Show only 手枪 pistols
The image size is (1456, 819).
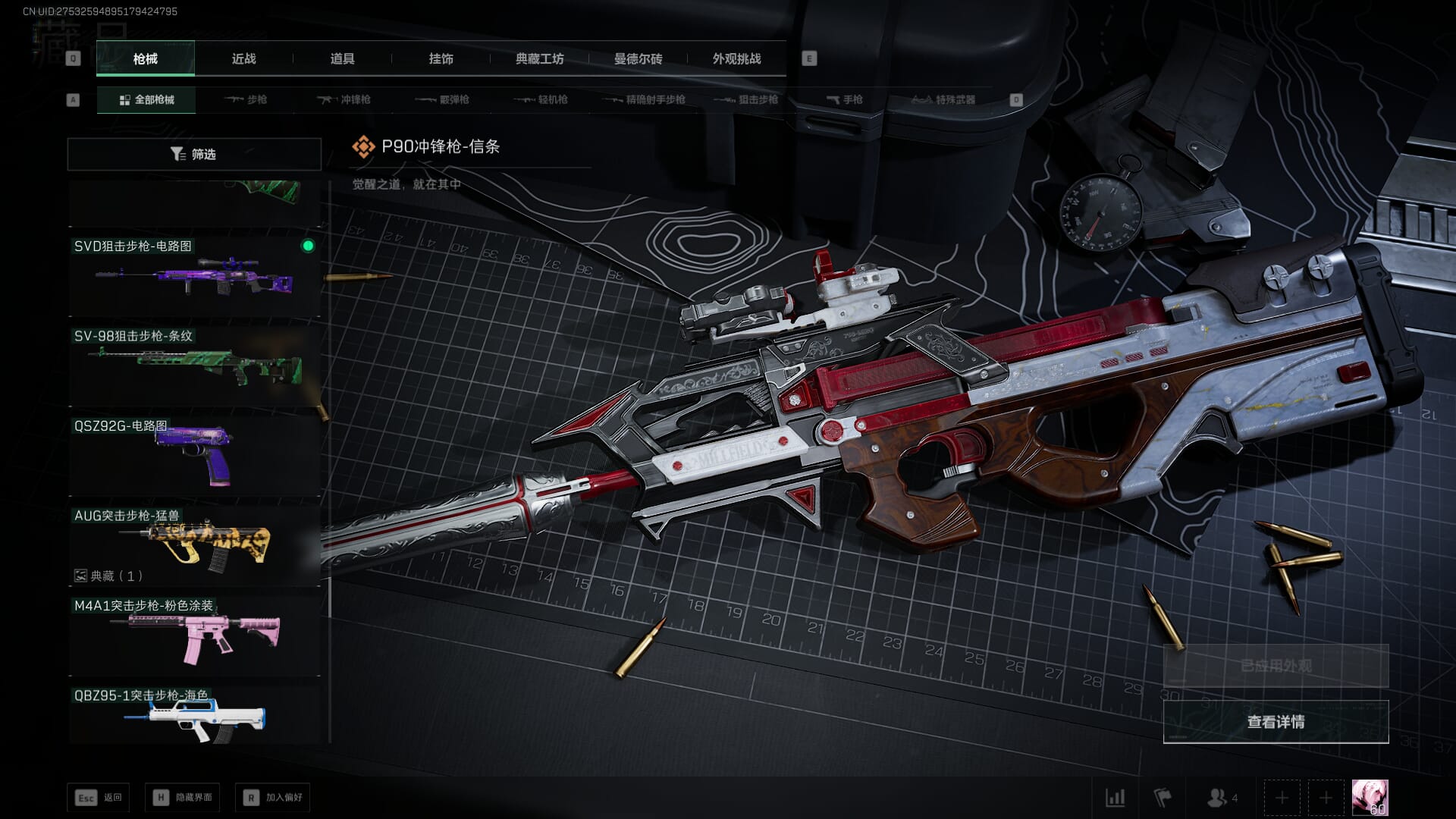click(x=844, y=99)
